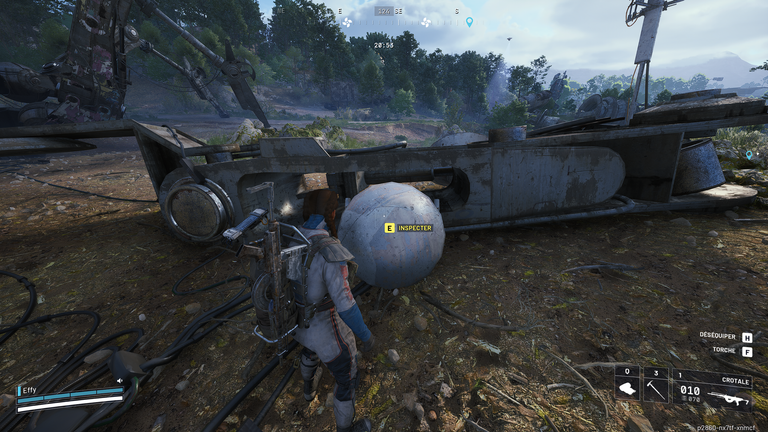The height and width of the screenshot is (432, 768).
Task: Select the pickaxe tool slot
Action: click(655, 385)
